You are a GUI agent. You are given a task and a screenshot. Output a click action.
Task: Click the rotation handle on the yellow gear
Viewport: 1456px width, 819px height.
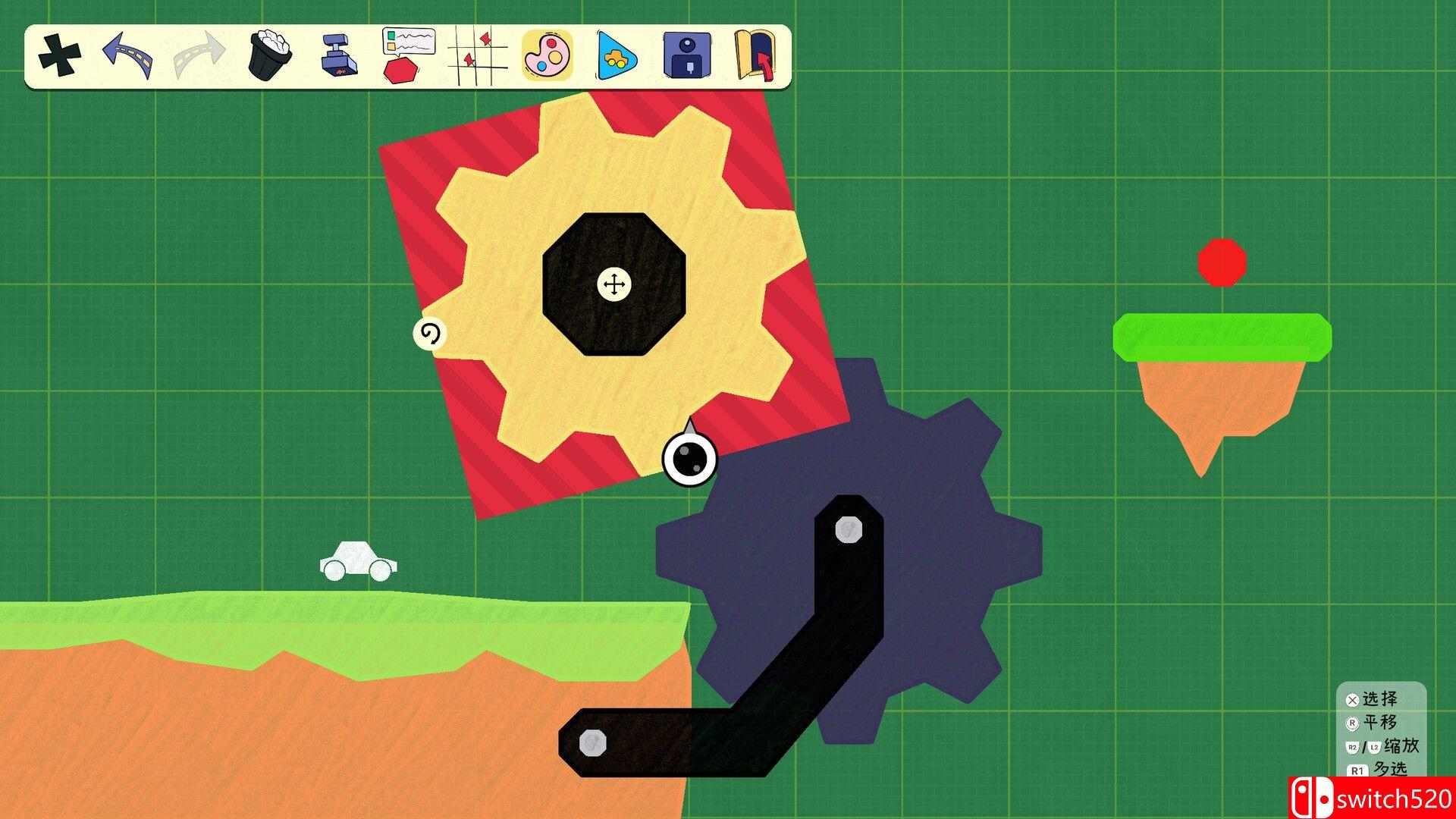pyautogui.click(x=430, y=334)
